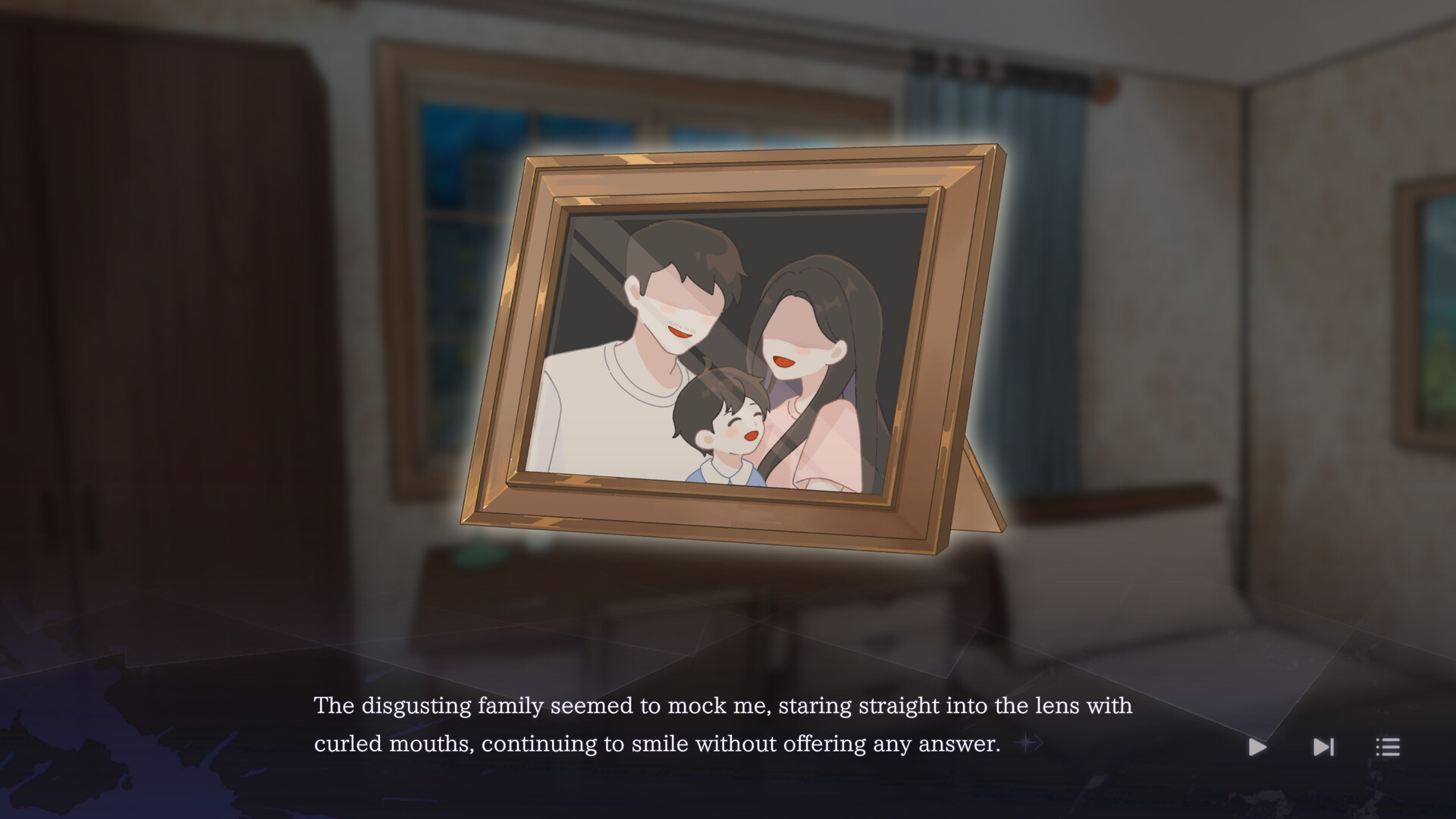Click the advance arrow beside the dialogue
The width and height of the screenshot is (1456, 819).
click(1028, 743)
